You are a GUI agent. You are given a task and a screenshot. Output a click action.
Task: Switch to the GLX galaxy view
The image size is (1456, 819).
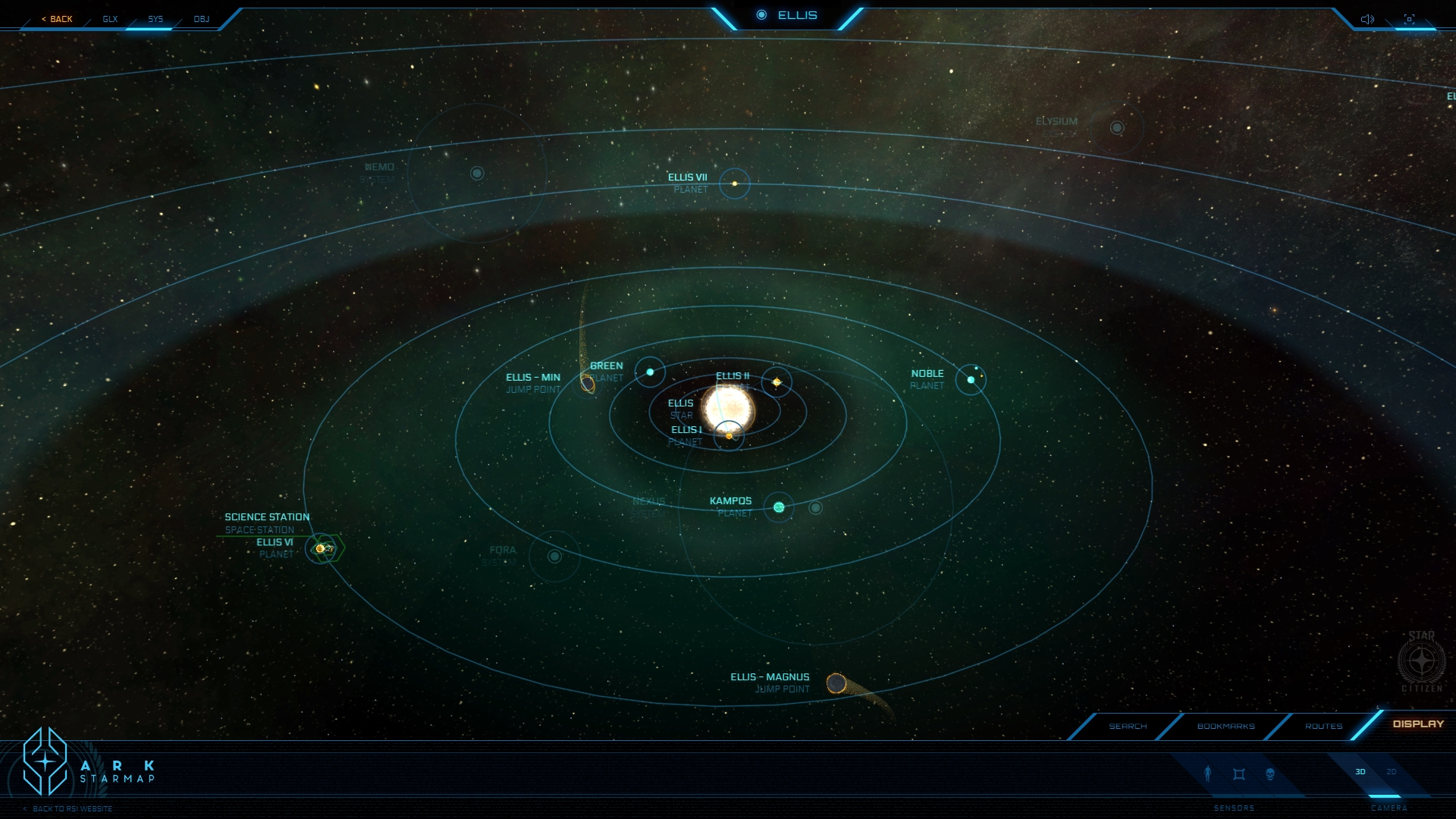pyautogui.click(x=110, y=19)
